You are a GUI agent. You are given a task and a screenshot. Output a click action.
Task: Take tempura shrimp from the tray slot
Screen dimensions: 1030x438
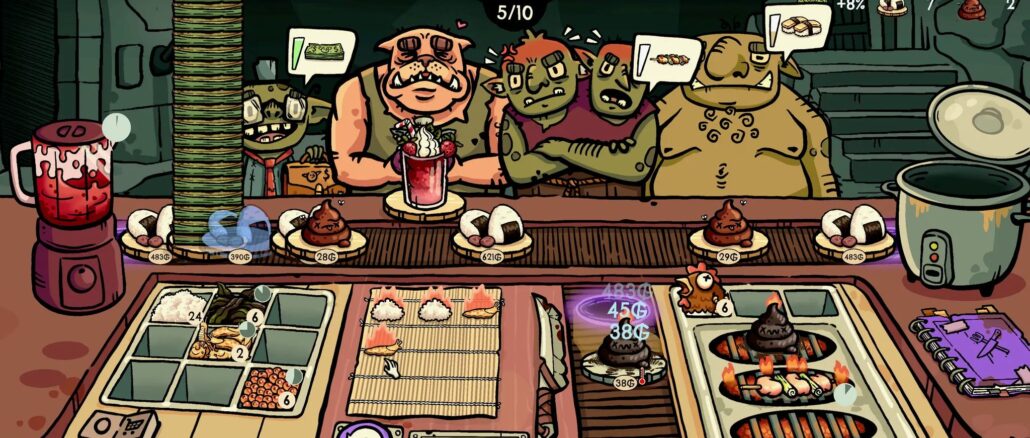(x=214, y=346)
